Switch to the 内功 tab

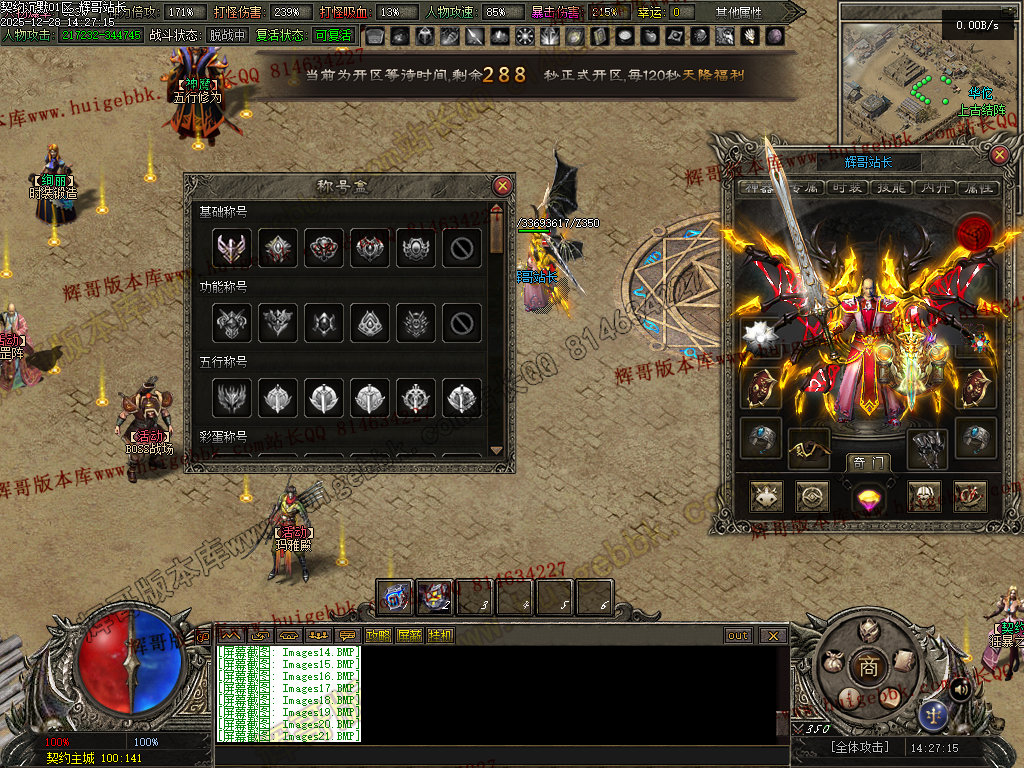coord(934,188)
